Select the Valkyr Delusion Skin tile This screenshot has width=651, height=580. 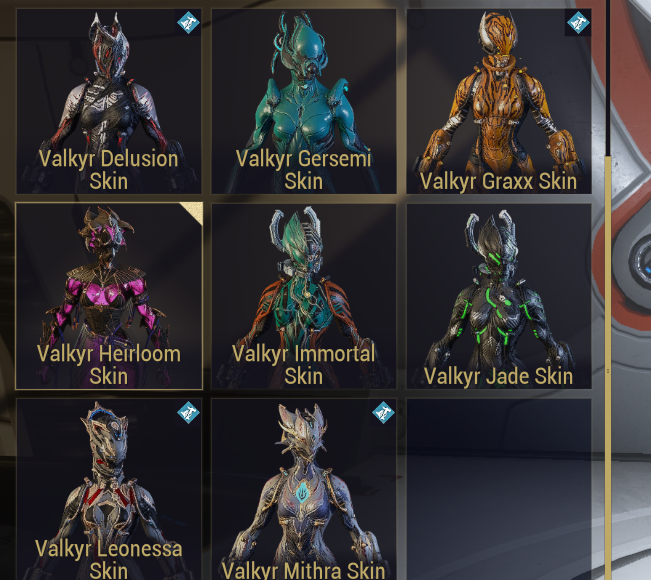tap(108, 101)
